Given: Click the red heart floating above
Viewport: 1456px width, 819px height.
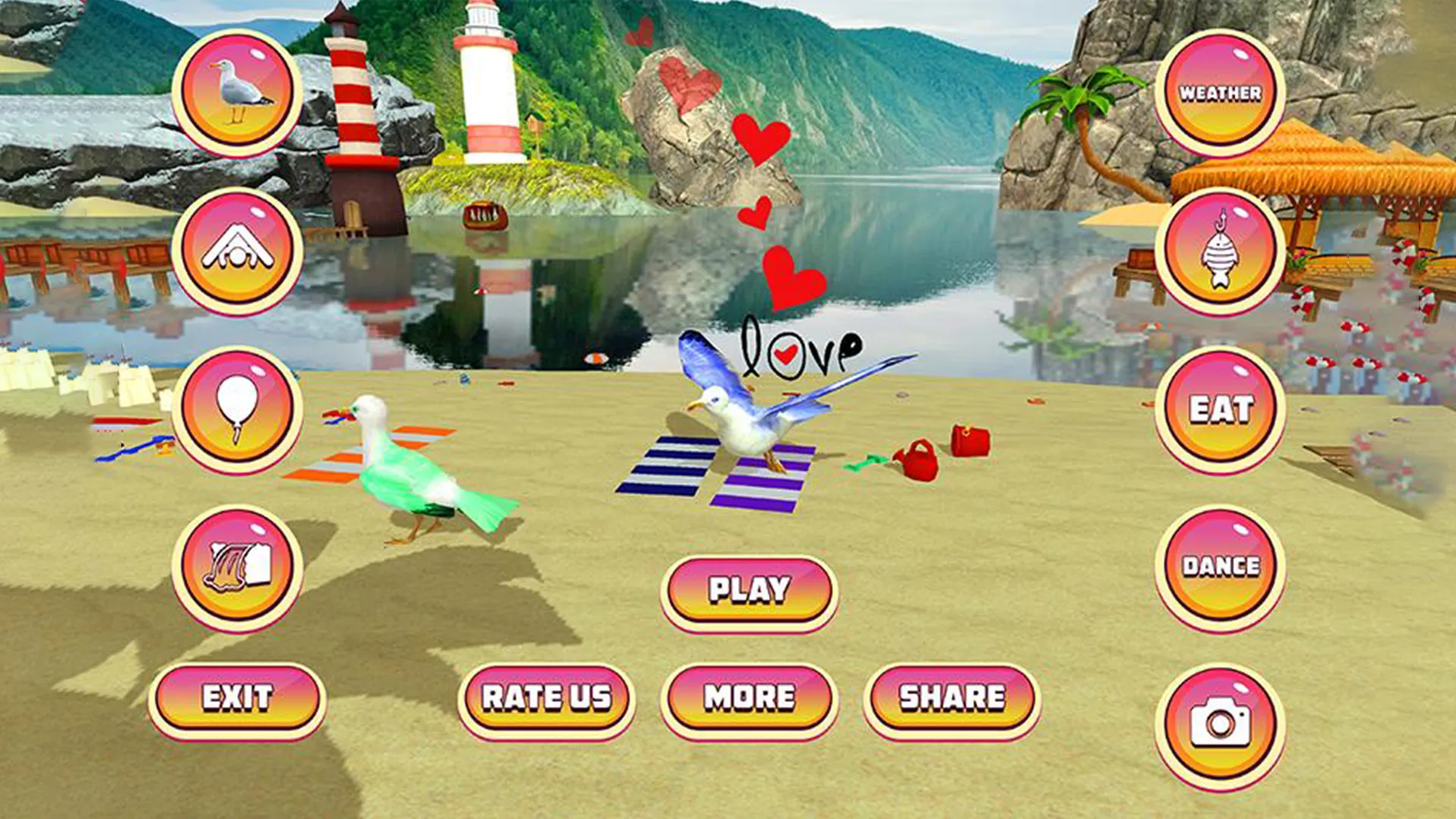Looking at the screenshot, I should [758, 136].
